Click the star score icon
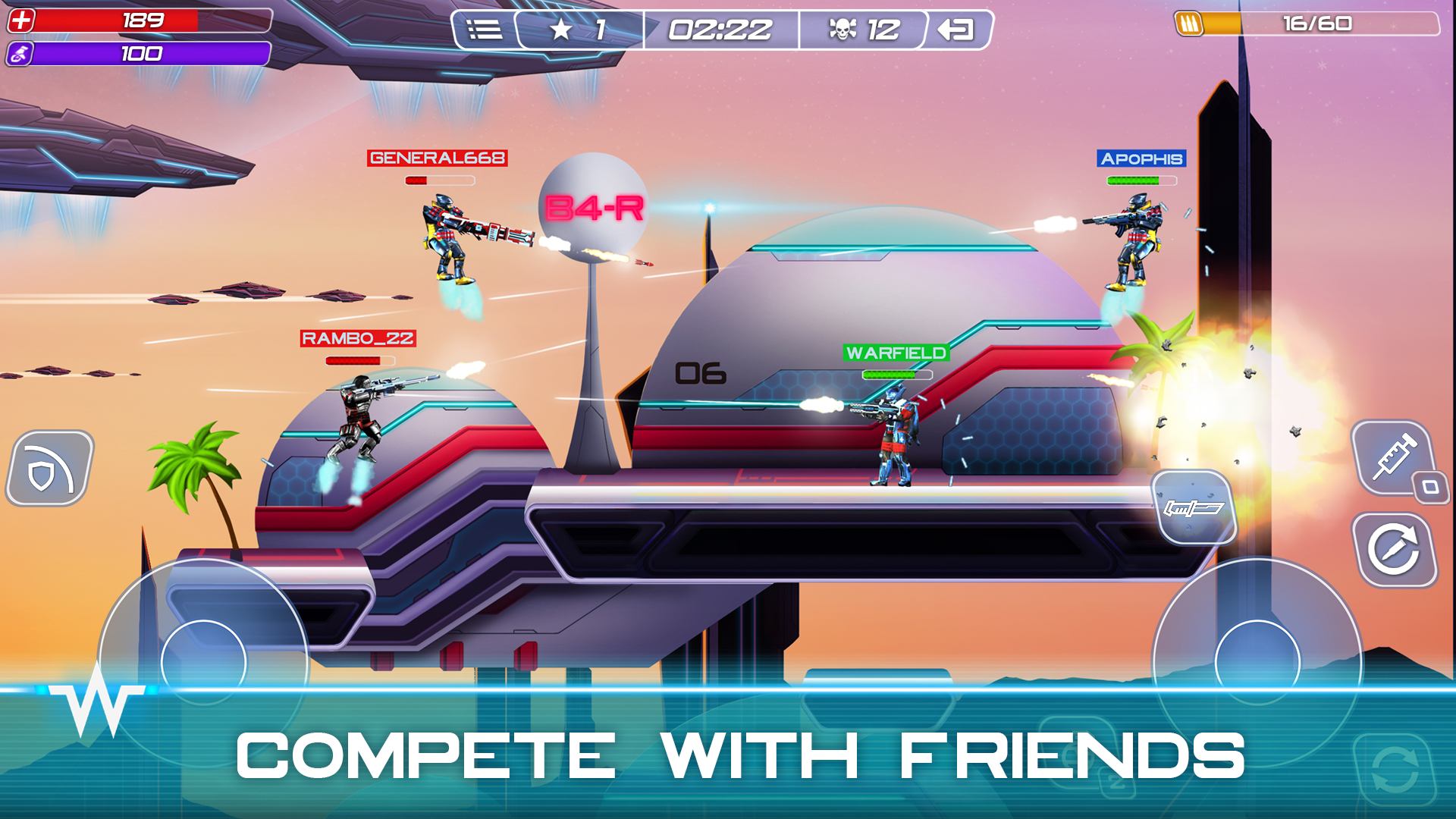Image resolution: width=1456 pixels, height=819 pixels. 559,30
